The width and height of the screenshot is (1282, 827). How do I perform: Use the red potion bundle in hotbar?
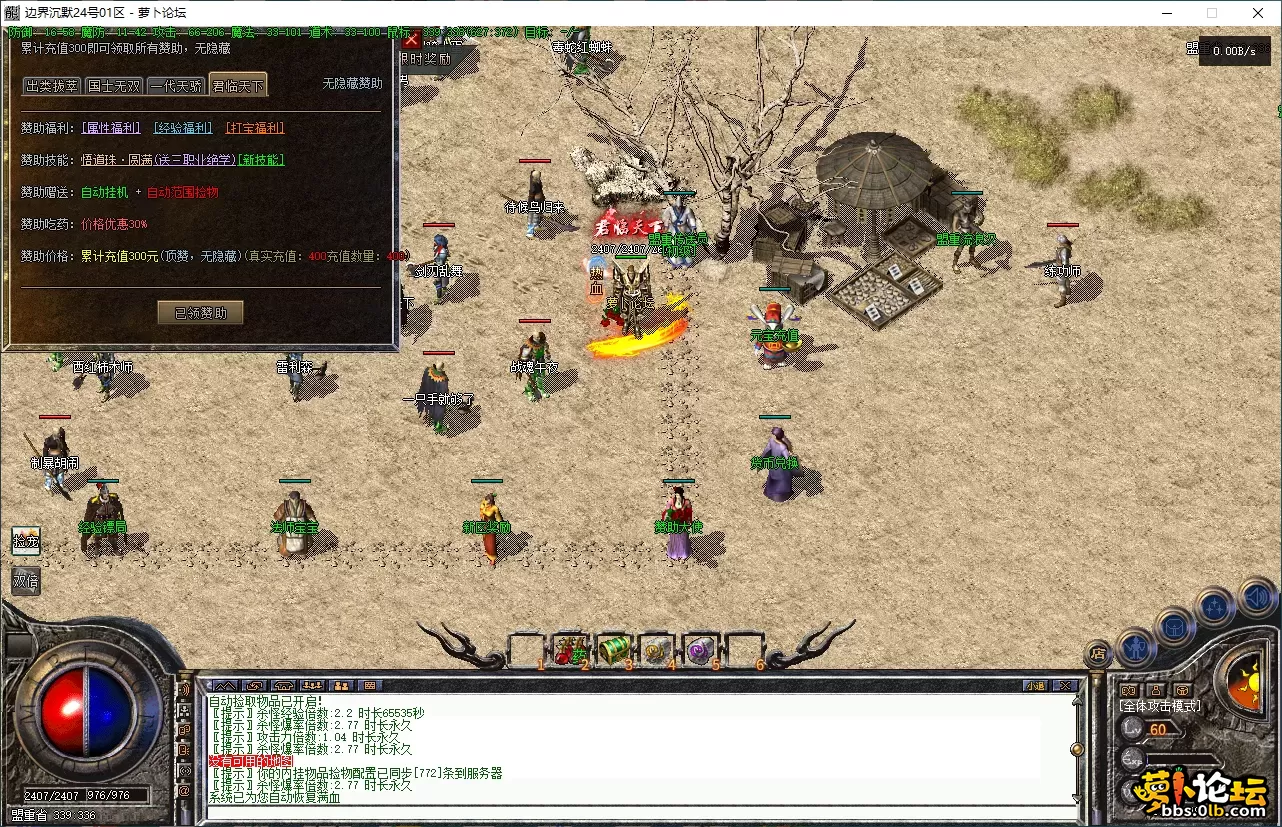coord(570,650)
